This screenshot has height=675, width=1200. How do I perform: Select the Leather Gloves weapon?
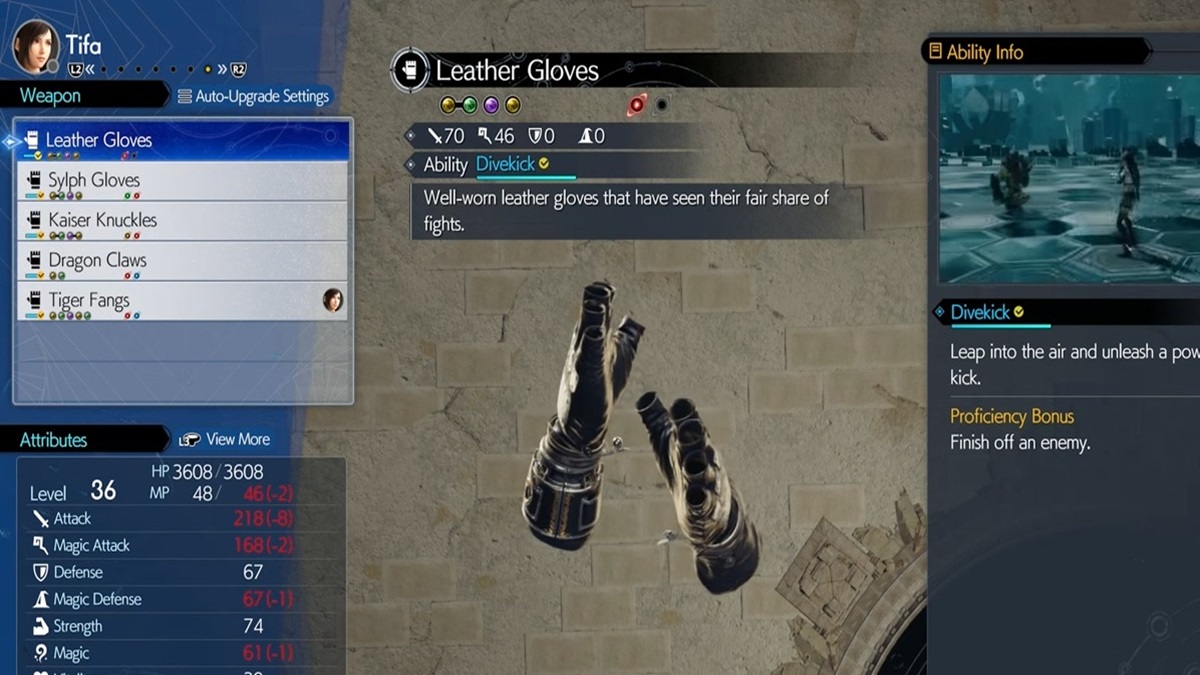point(185,141)
